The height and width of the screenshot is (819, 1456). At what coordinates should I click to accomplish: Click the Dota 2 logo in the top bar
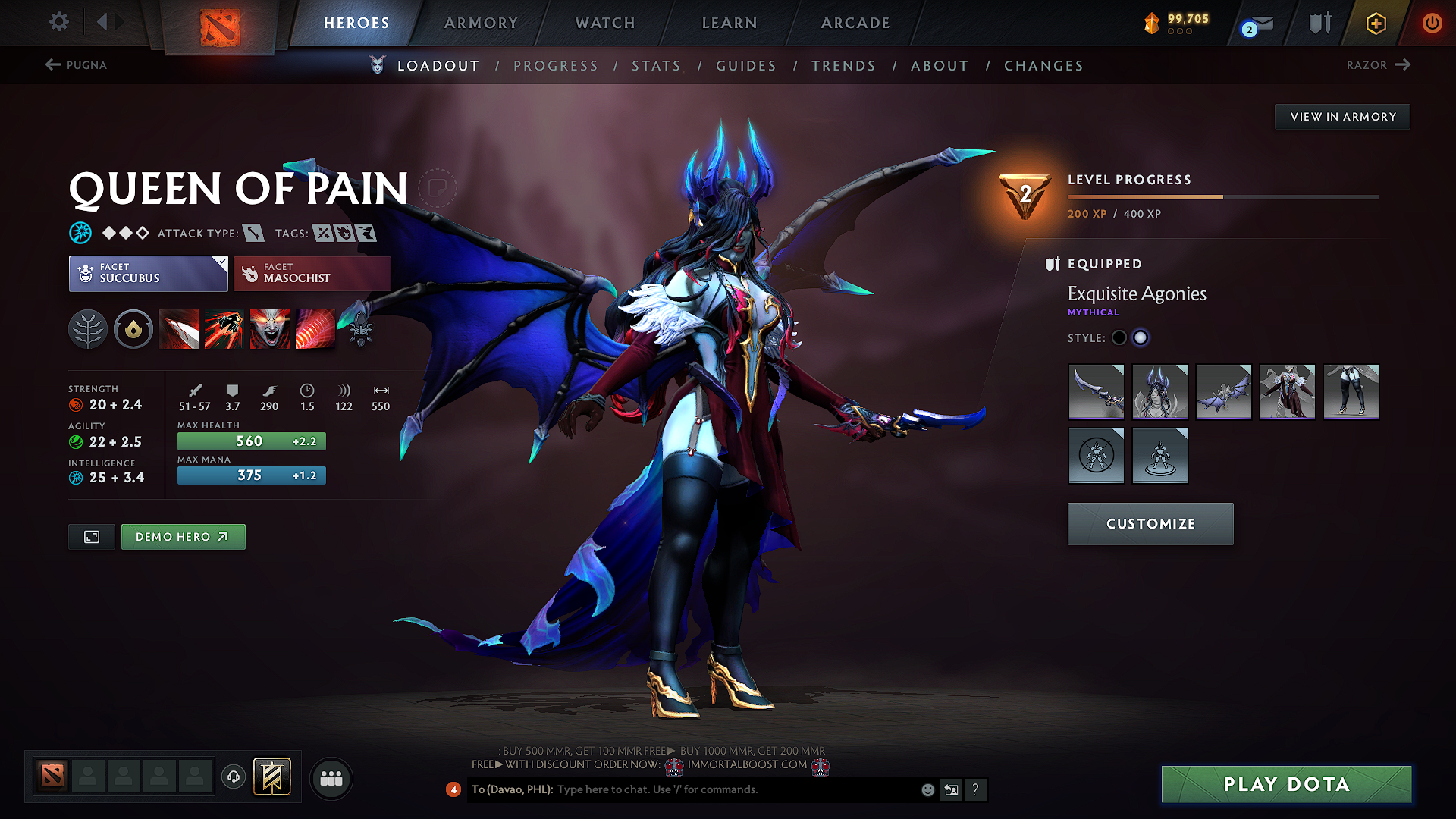click(x=221, y=24)
